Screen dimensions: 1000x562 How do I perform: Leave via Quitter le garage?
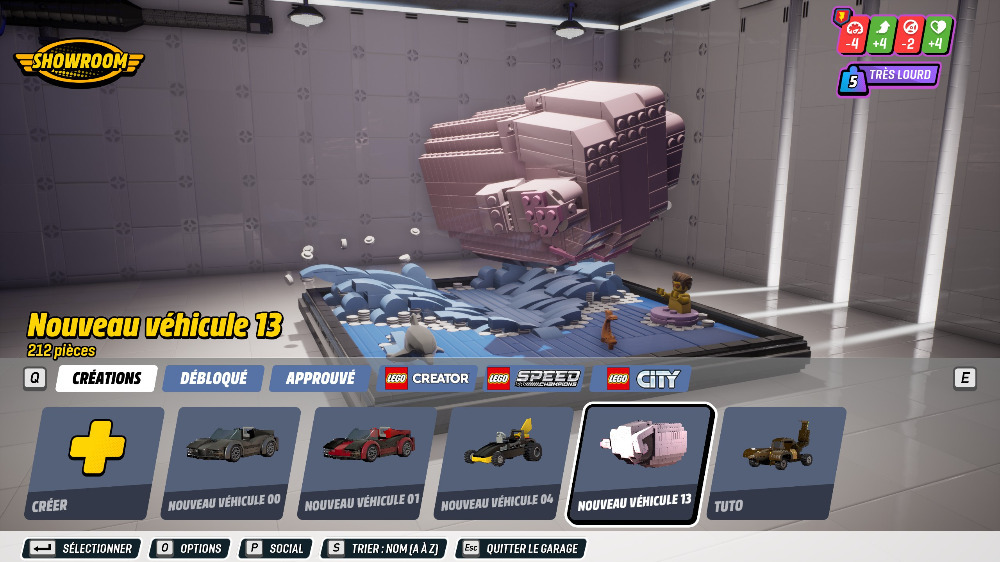(x=520, y=549)
